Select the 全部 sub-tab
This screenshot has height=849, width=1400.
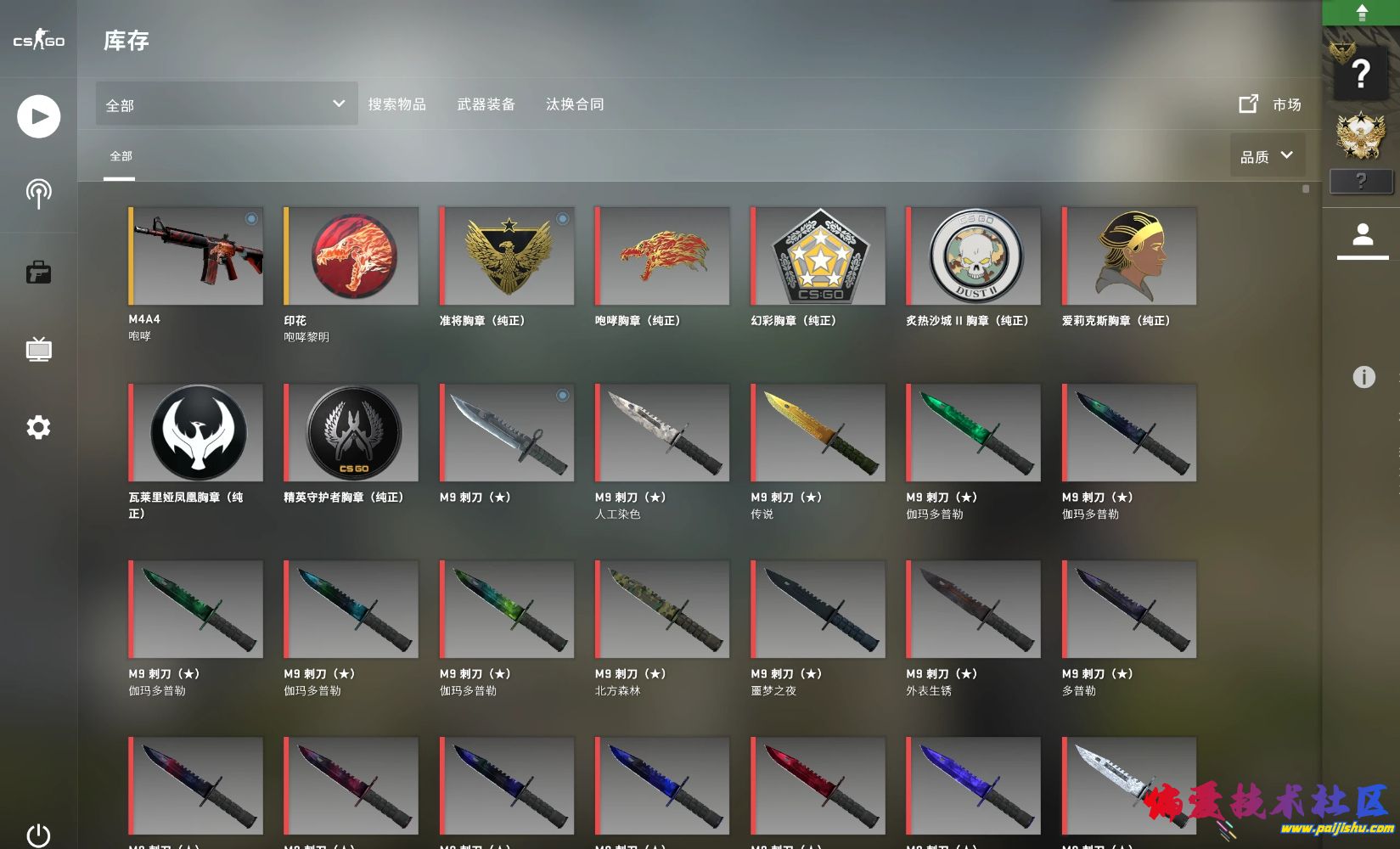(x=121, y=156)
